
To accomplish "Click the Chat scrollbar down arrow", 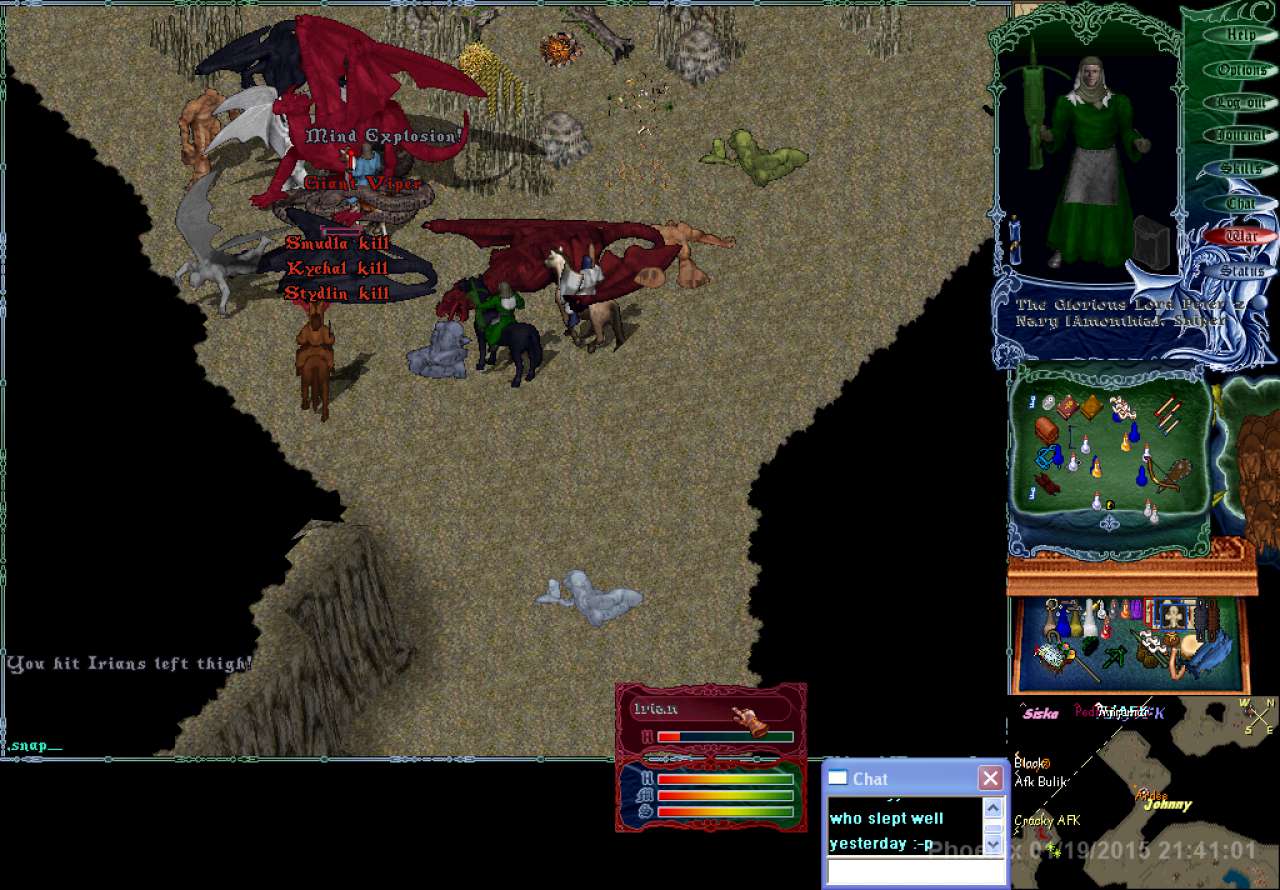I will pyautogui.click(x=993, y=845).
